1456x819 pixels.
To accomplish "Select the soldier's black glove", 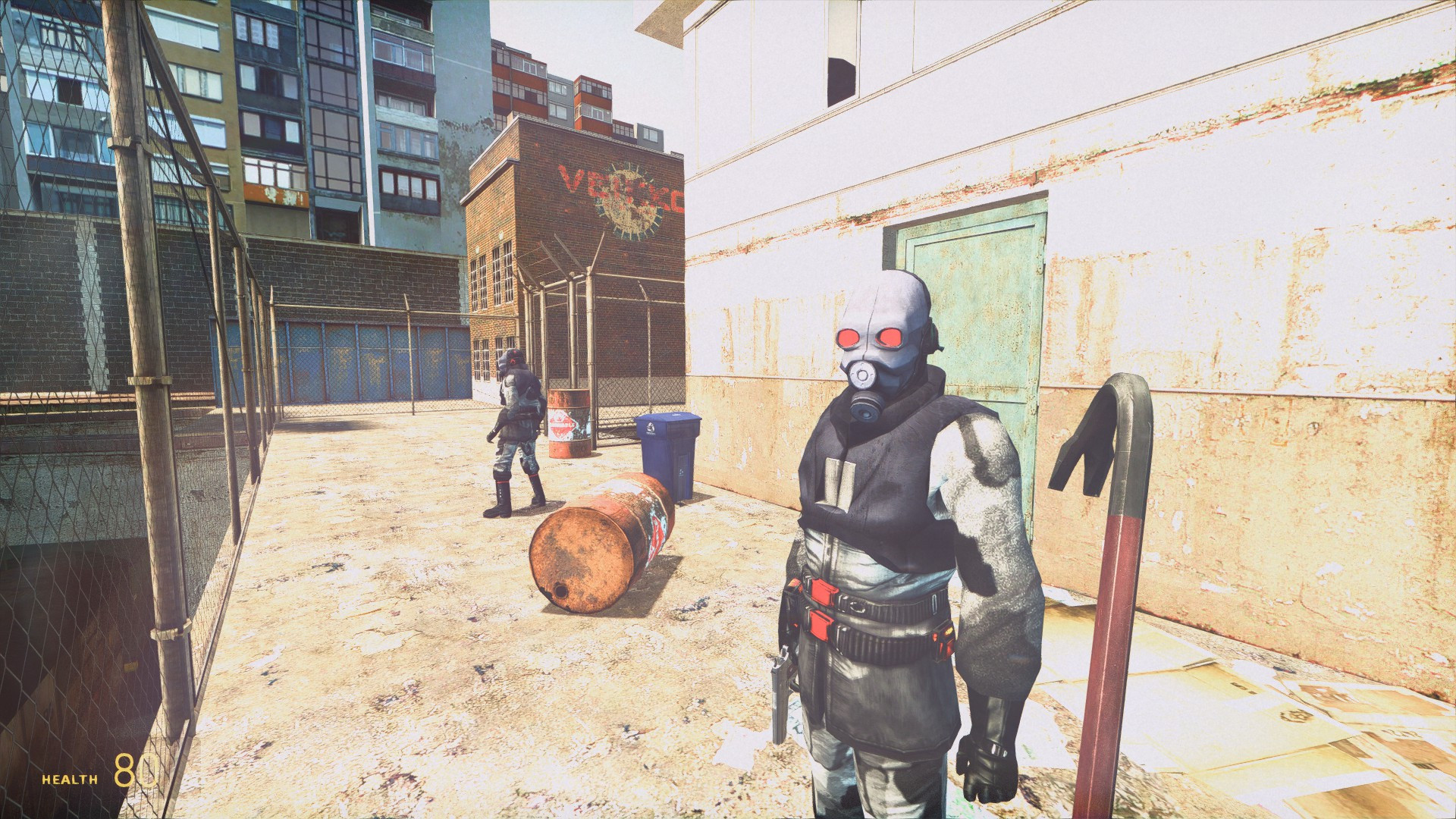I will pyautogui.click(x=986, y=766).
